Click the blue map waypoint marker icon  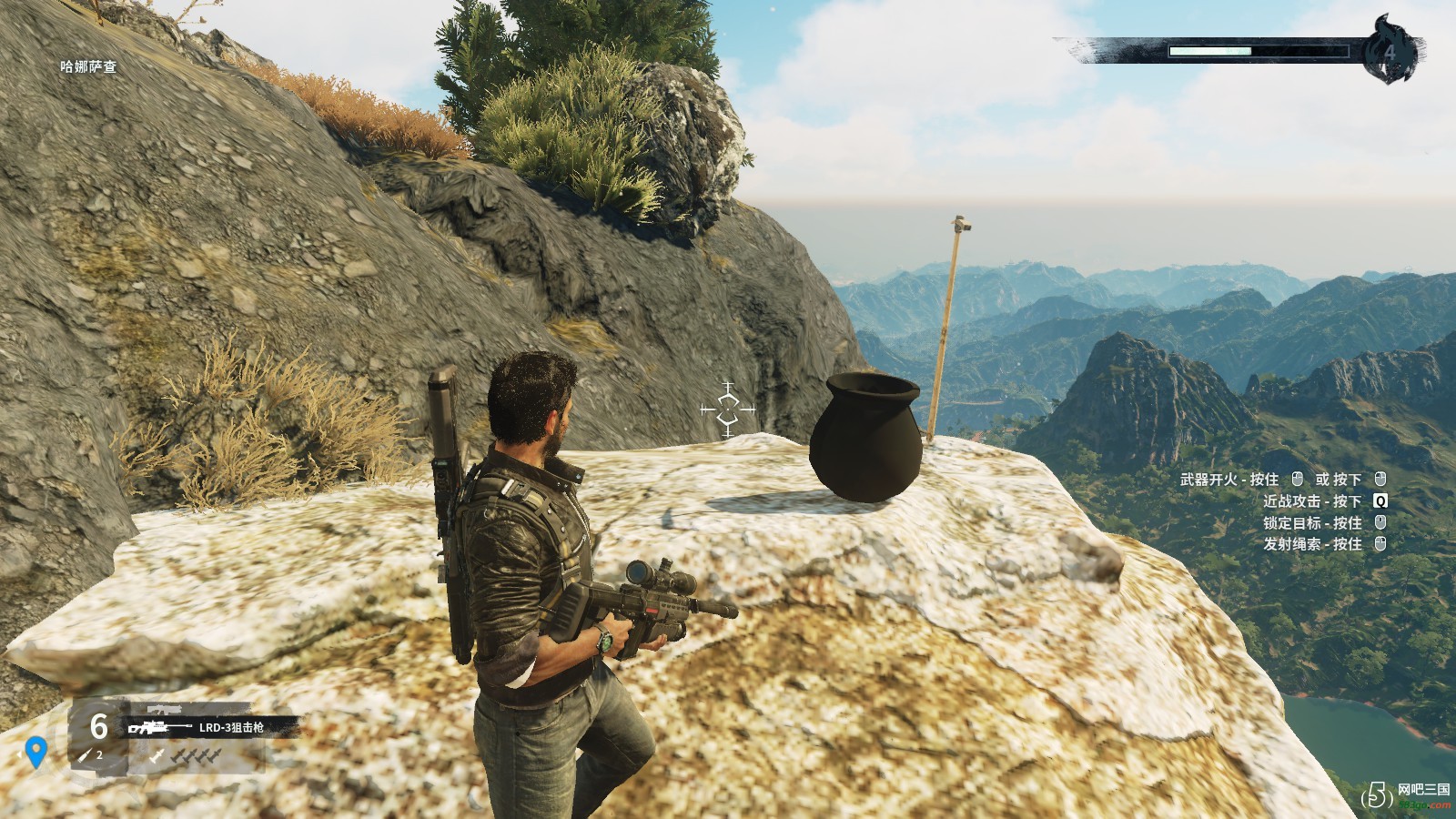tap(36, 752)
